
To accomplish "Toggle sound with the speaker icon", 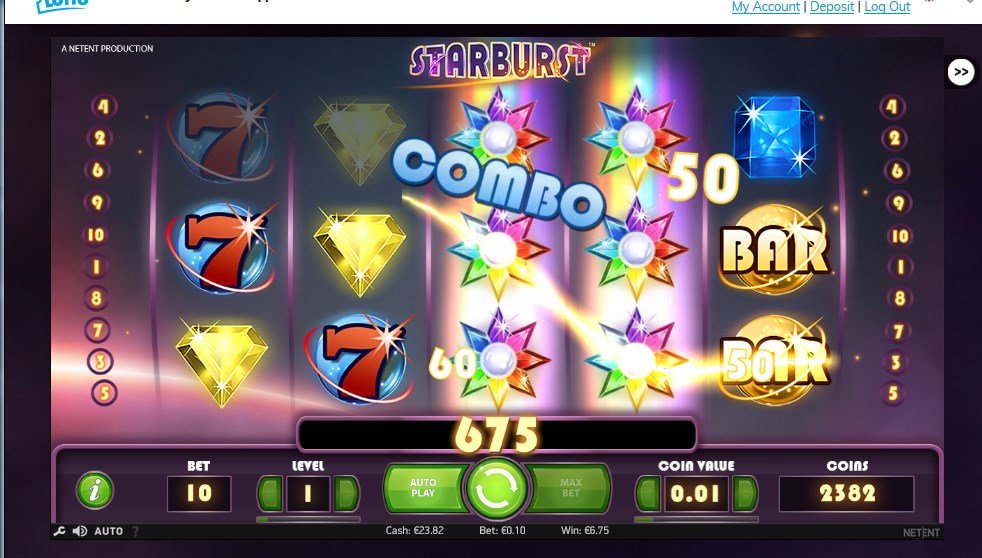I will 79,531.
